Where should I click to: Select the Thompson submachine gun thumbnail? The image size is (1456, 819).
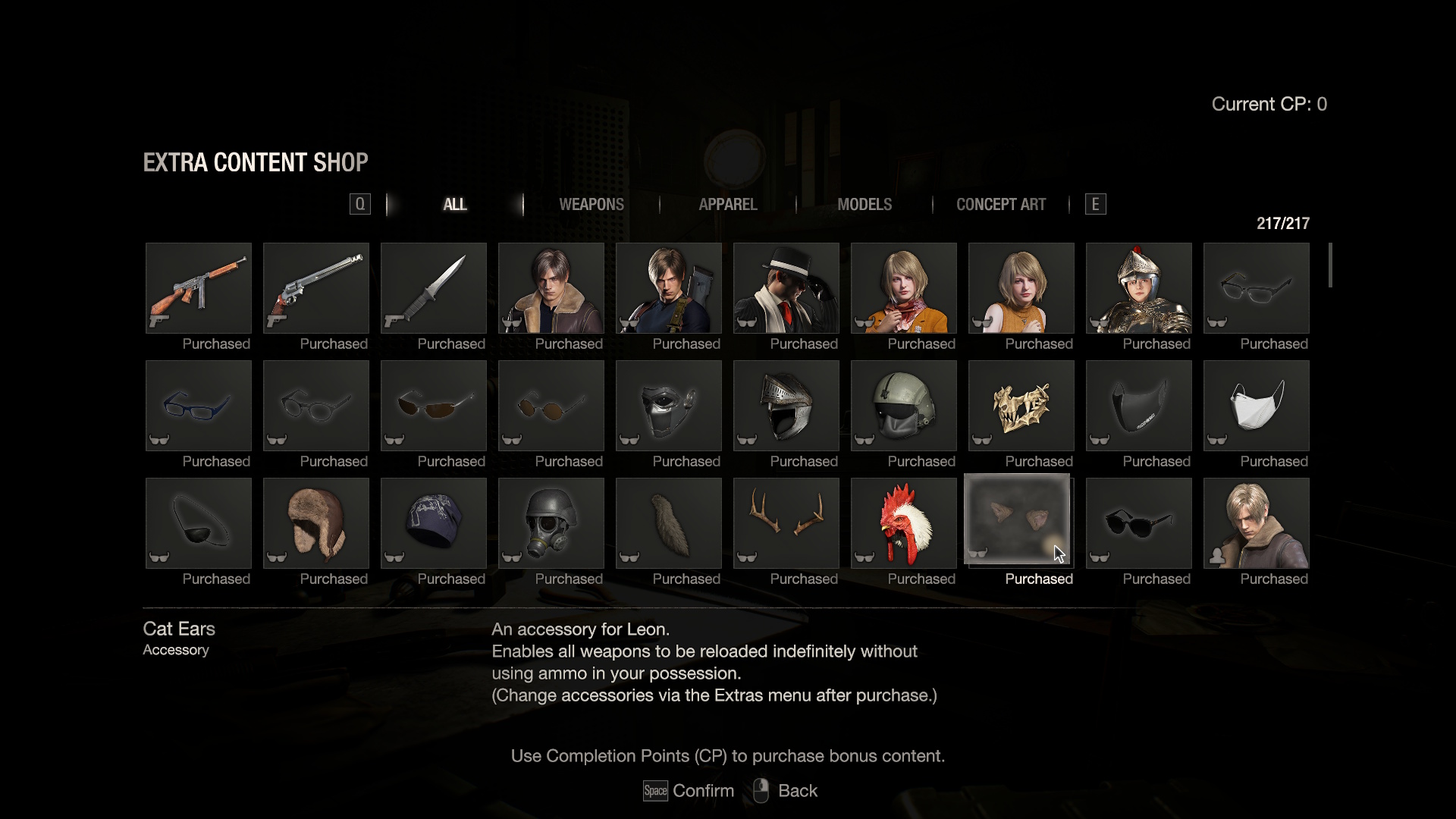click(198, 288)
